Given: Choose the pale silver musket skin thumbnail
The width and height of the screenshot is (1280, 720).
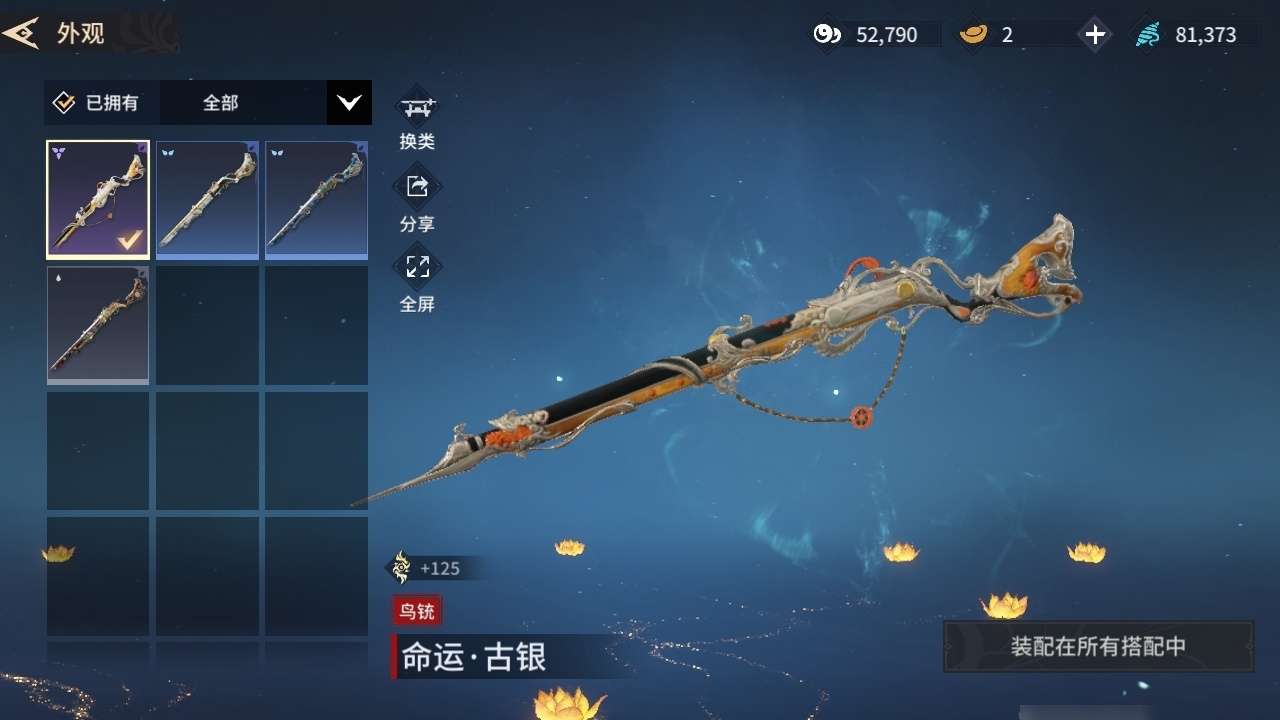Looking at the screenshot, I should 207,200.
